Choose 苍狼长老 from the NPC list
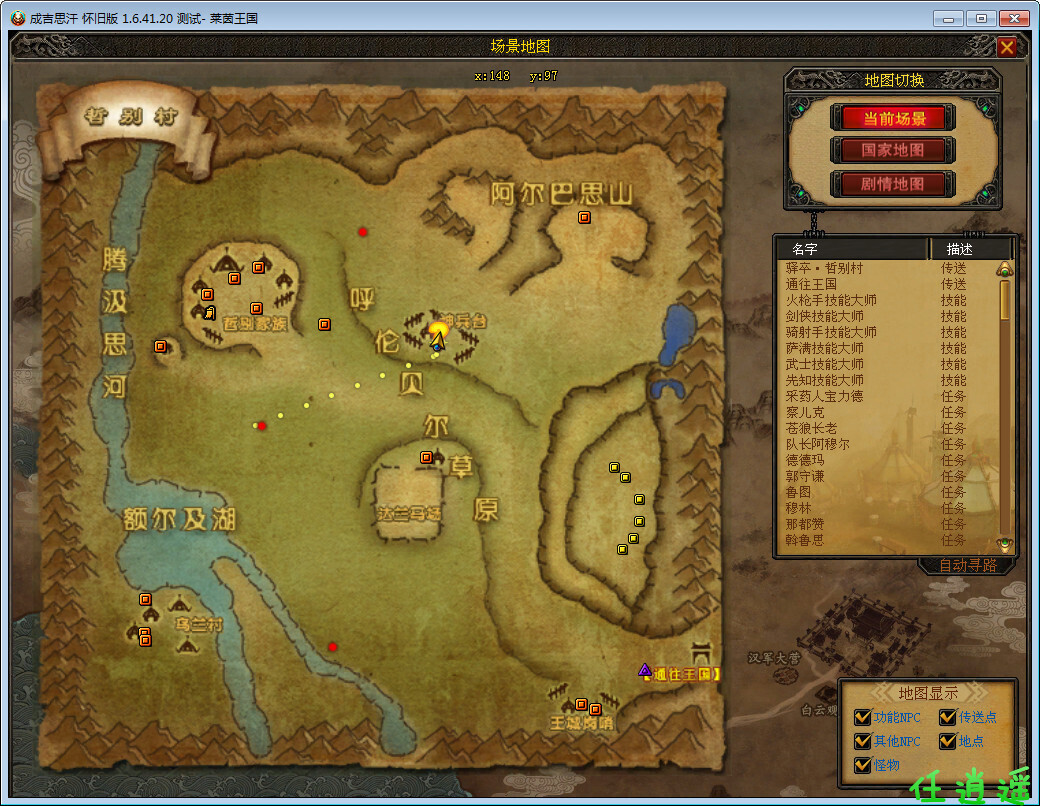The image size is (1040, 806). click(x=811, y=428)
